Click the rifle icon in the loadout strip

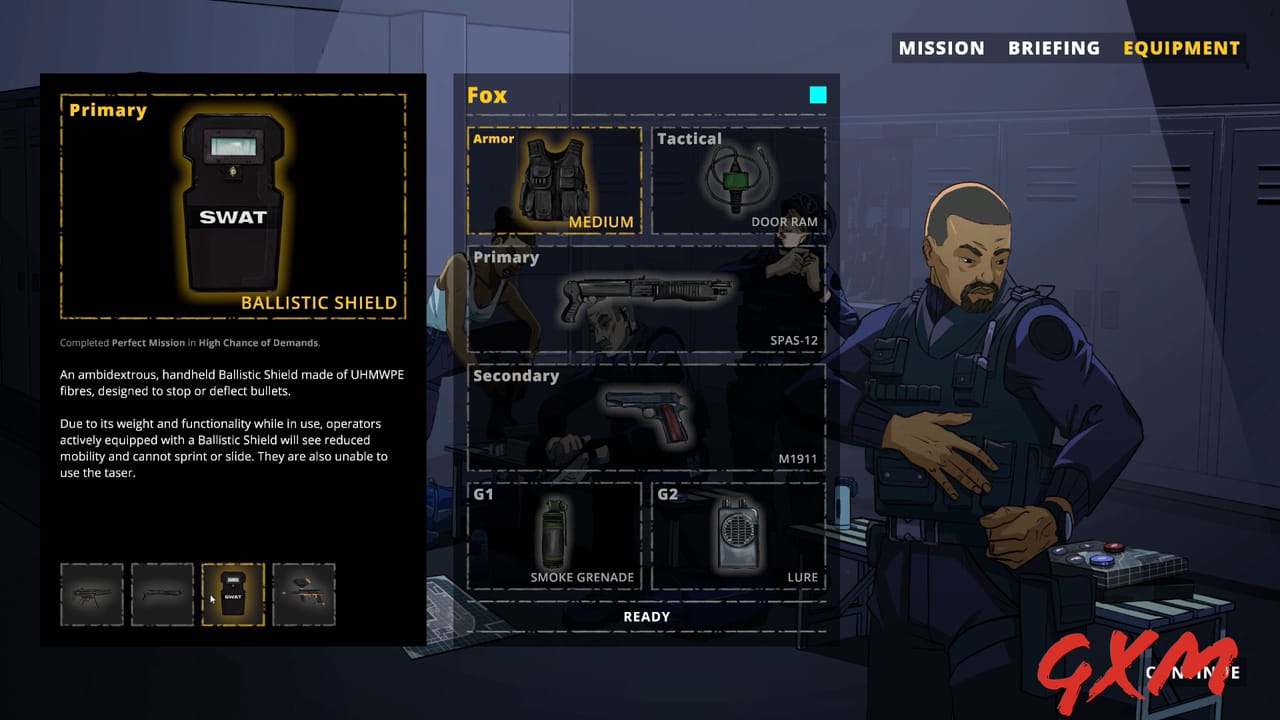click(x=92, y=595)
